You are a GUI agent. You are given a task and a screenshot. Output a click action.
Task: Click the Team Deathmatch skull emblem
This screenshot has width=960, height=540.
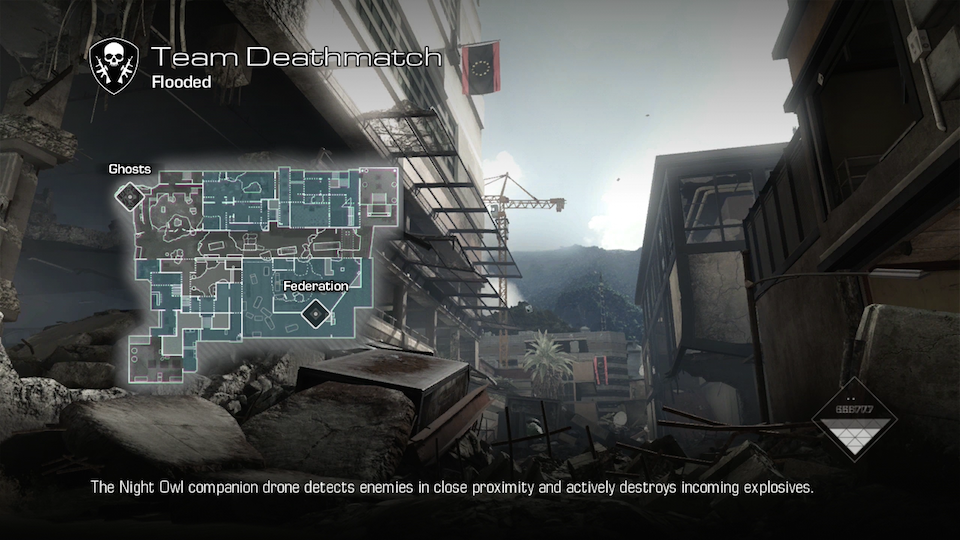114,66
